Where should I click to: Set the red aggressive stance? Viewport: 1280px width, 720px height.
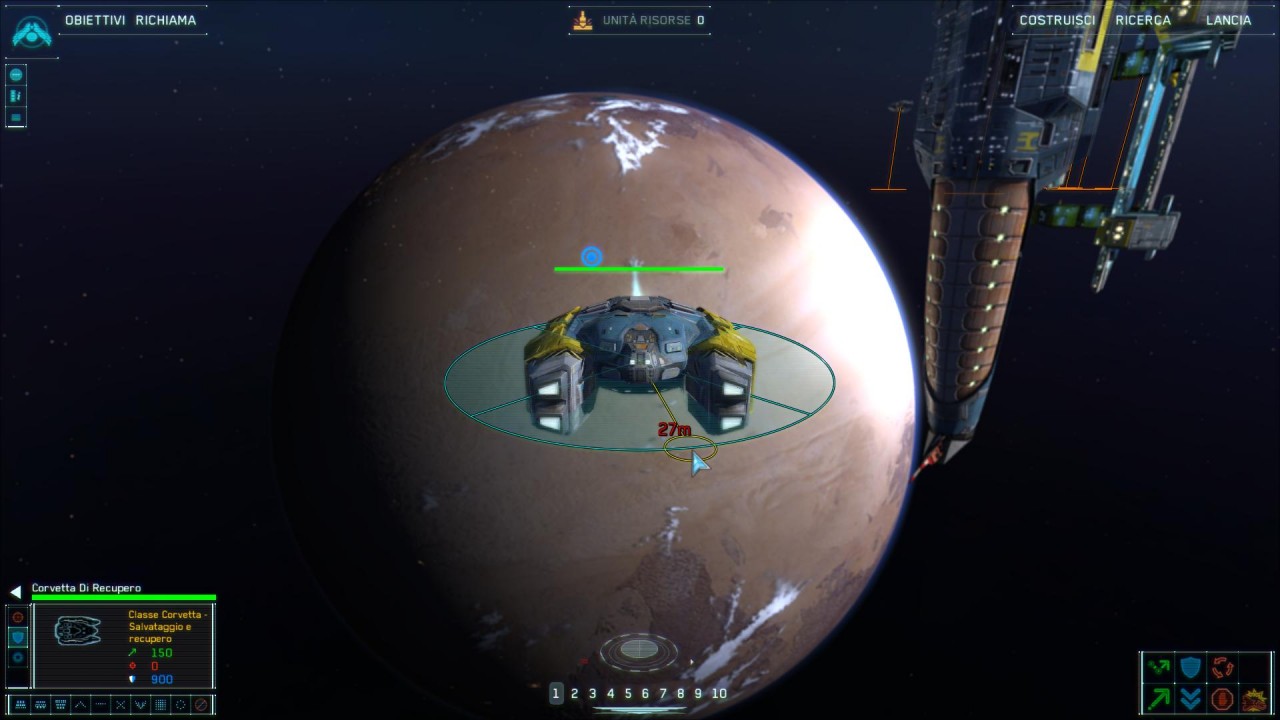coord(18,617)
